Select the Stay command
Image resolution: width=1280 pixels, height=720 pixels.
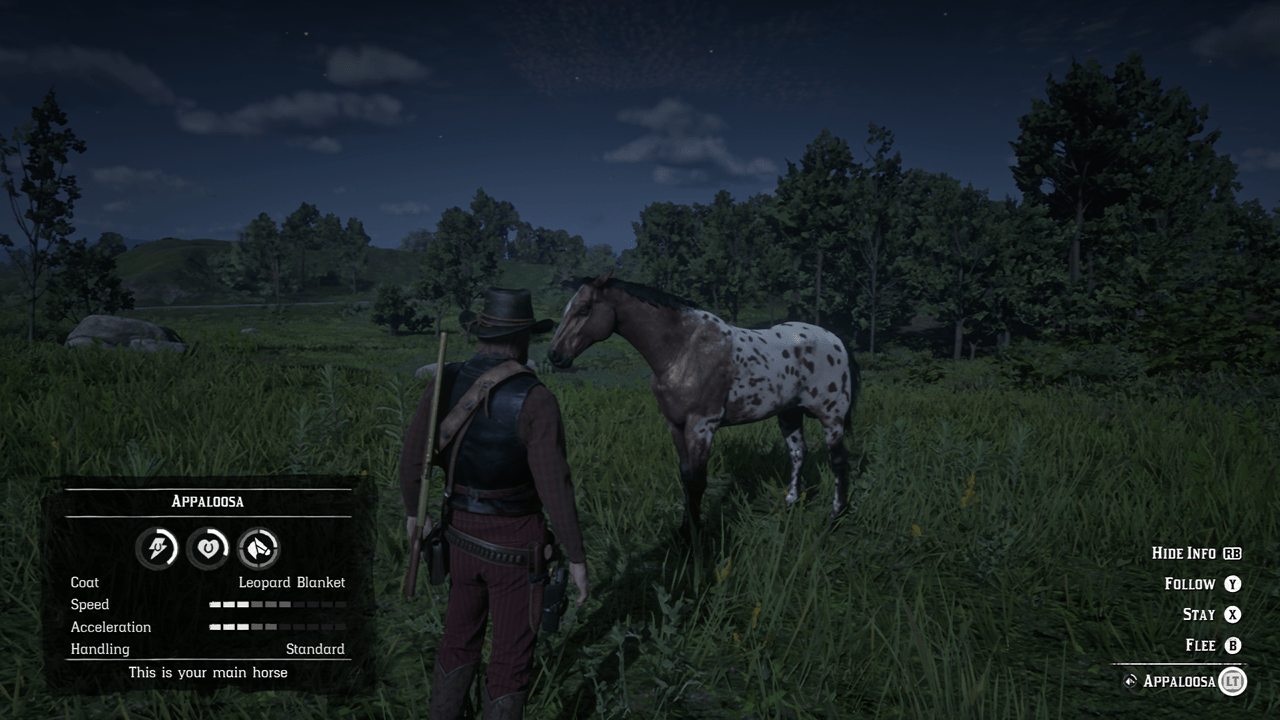(1200, 614)
